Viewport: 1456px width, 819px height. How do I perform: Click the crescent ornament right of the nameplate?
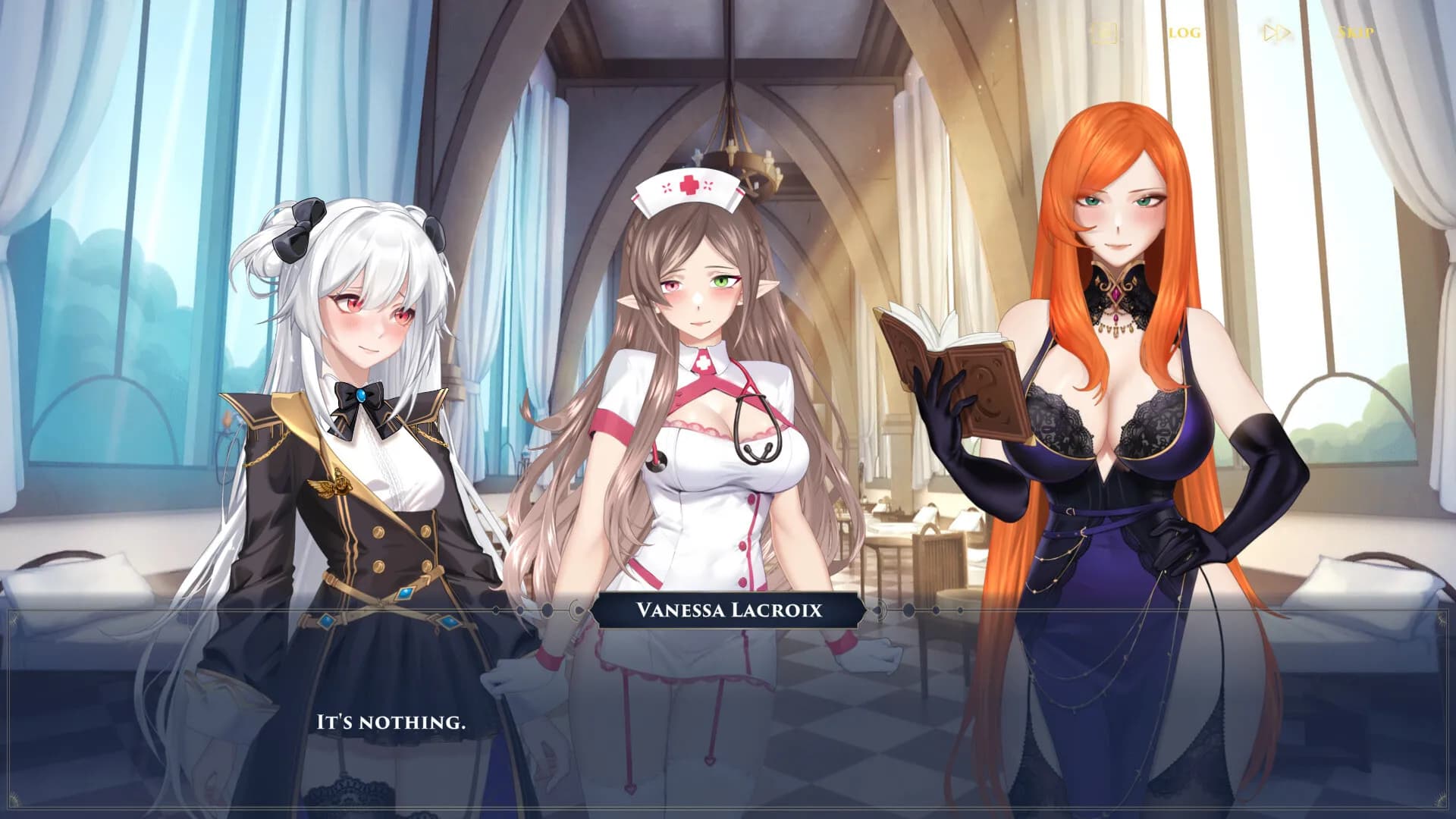click(879, 611)
